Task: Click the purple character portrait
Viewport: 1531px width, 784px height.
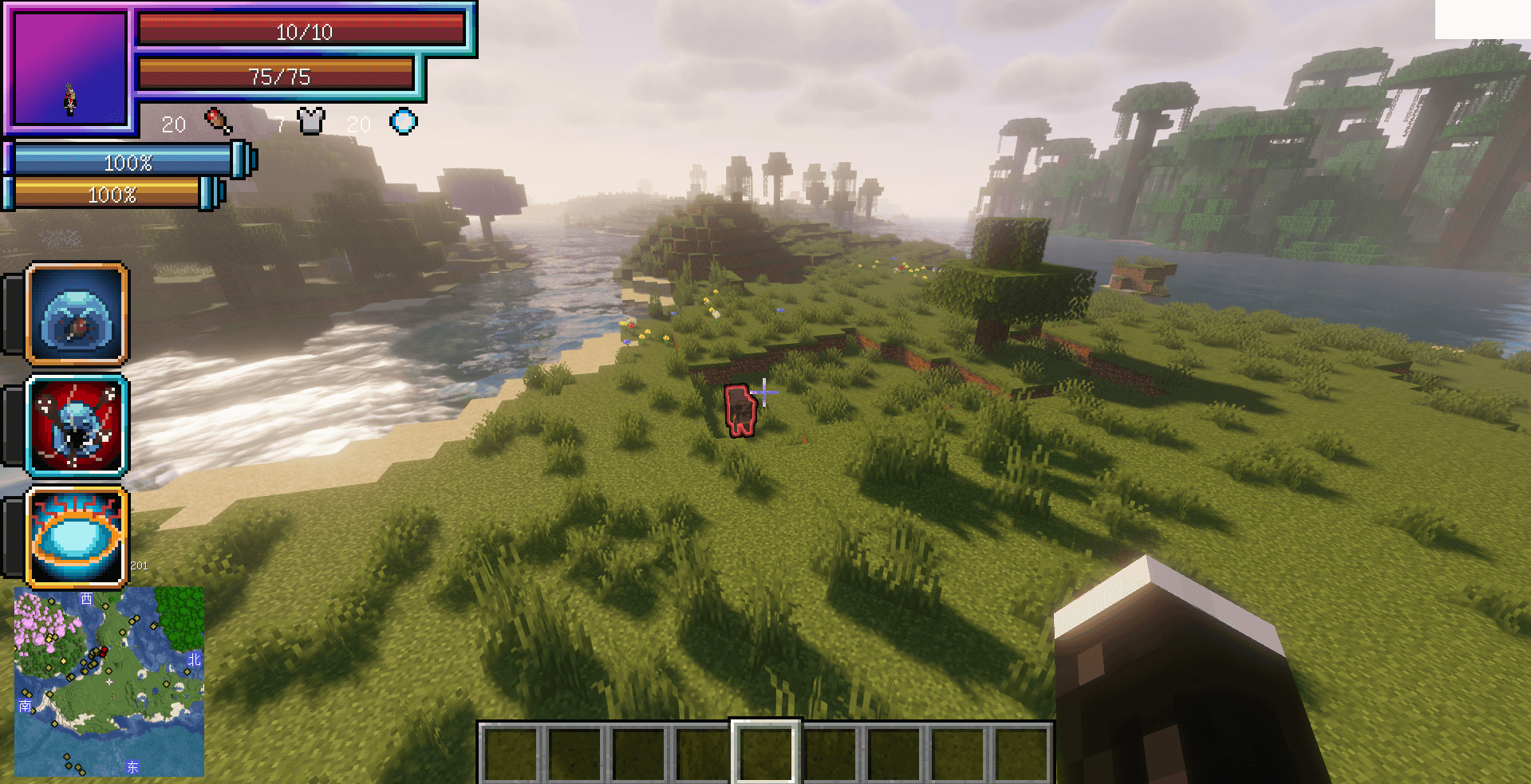Action: point(70,69)
